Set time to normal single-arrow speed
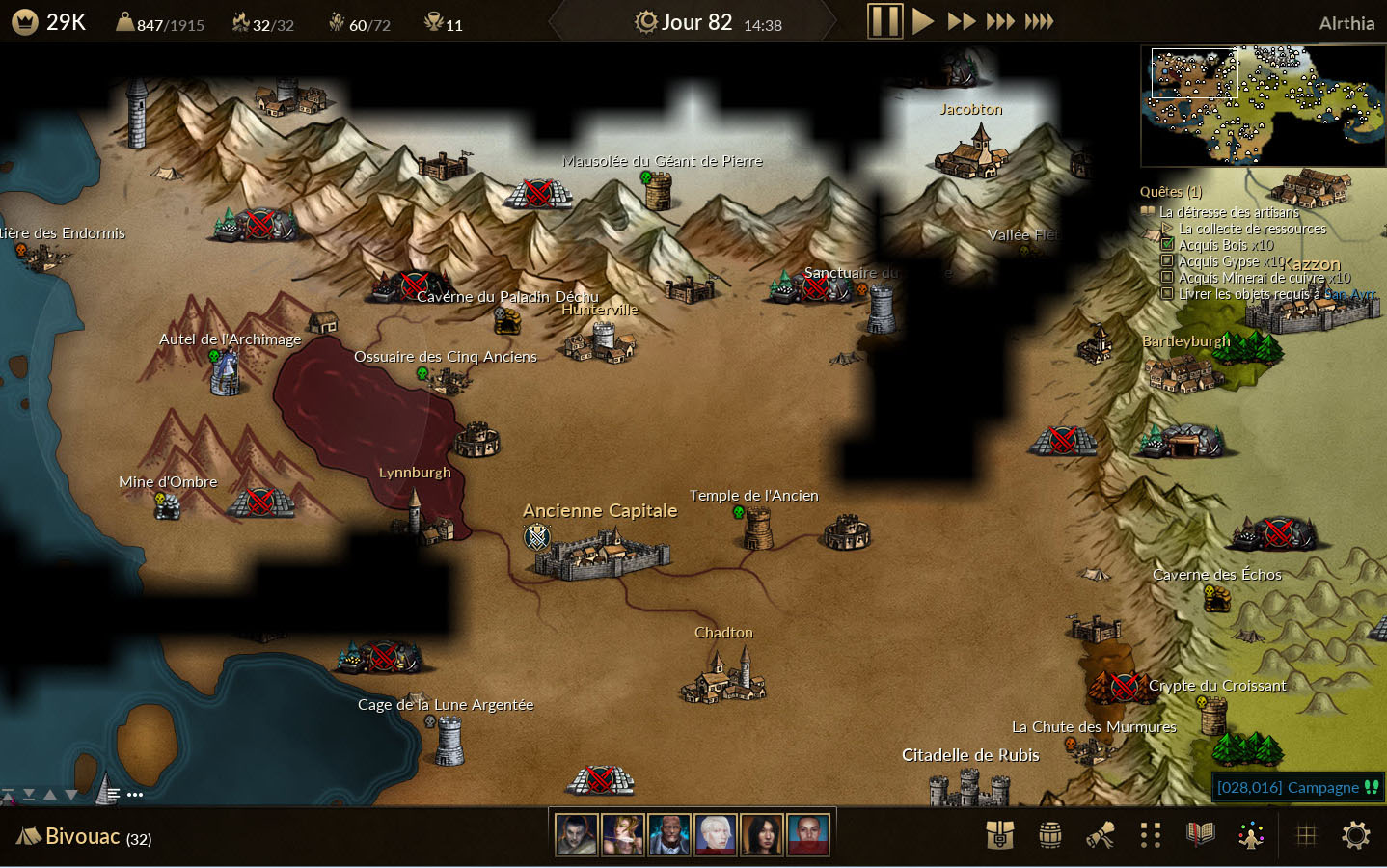1387x868 pixels. coord(923,21)
